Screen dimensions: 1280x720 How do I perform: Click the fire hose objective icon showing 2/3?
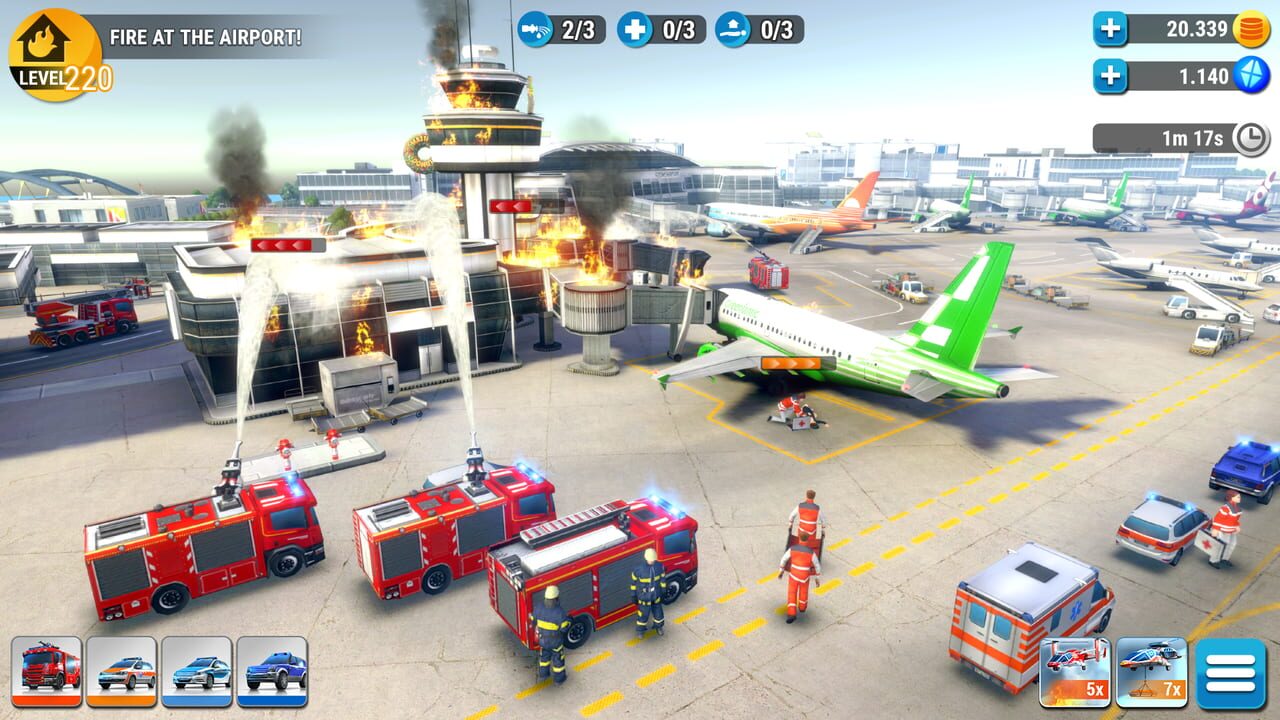pyautogui.click(x=537, y=29)
